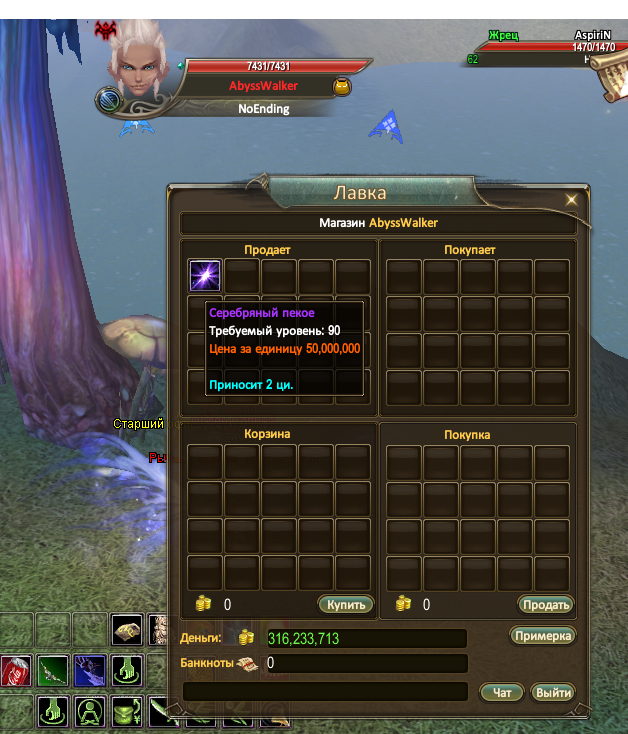Close the Лавка shop window
The height and width of the screenshot is (734, 628).
(571, 199)
